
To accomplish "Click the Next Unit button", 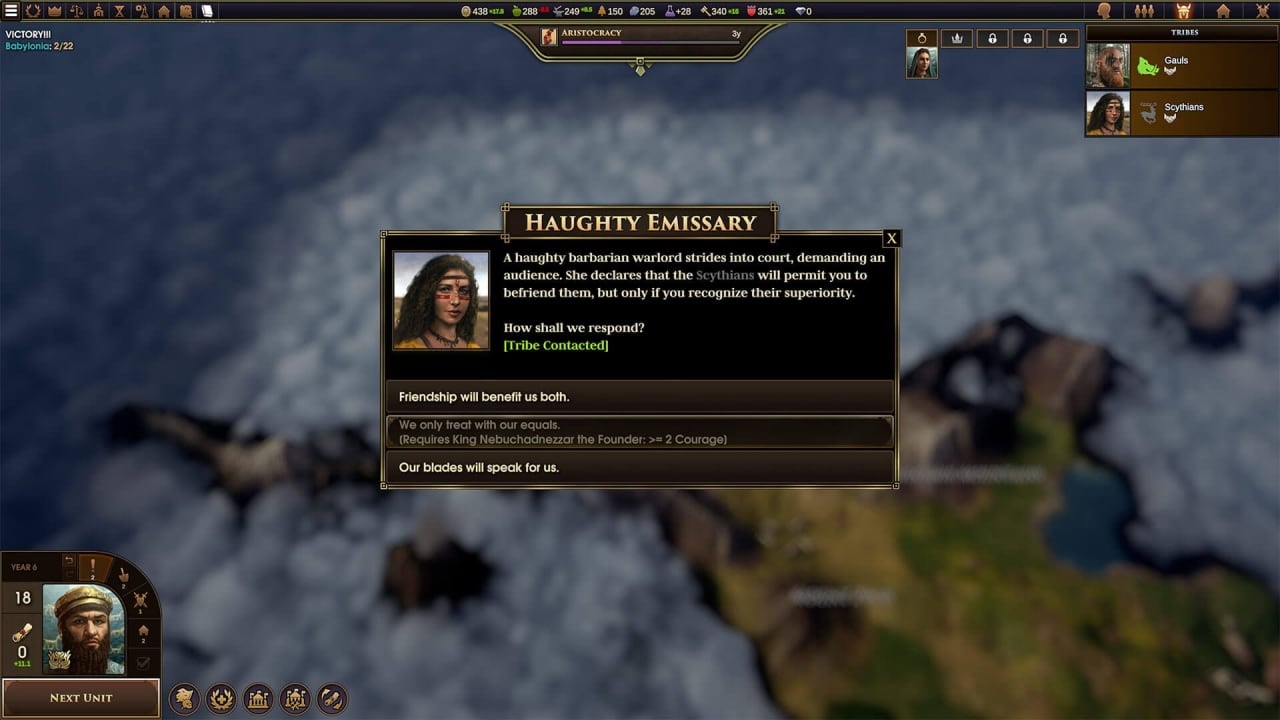I will pyautogui.click(x=81, y=697).
